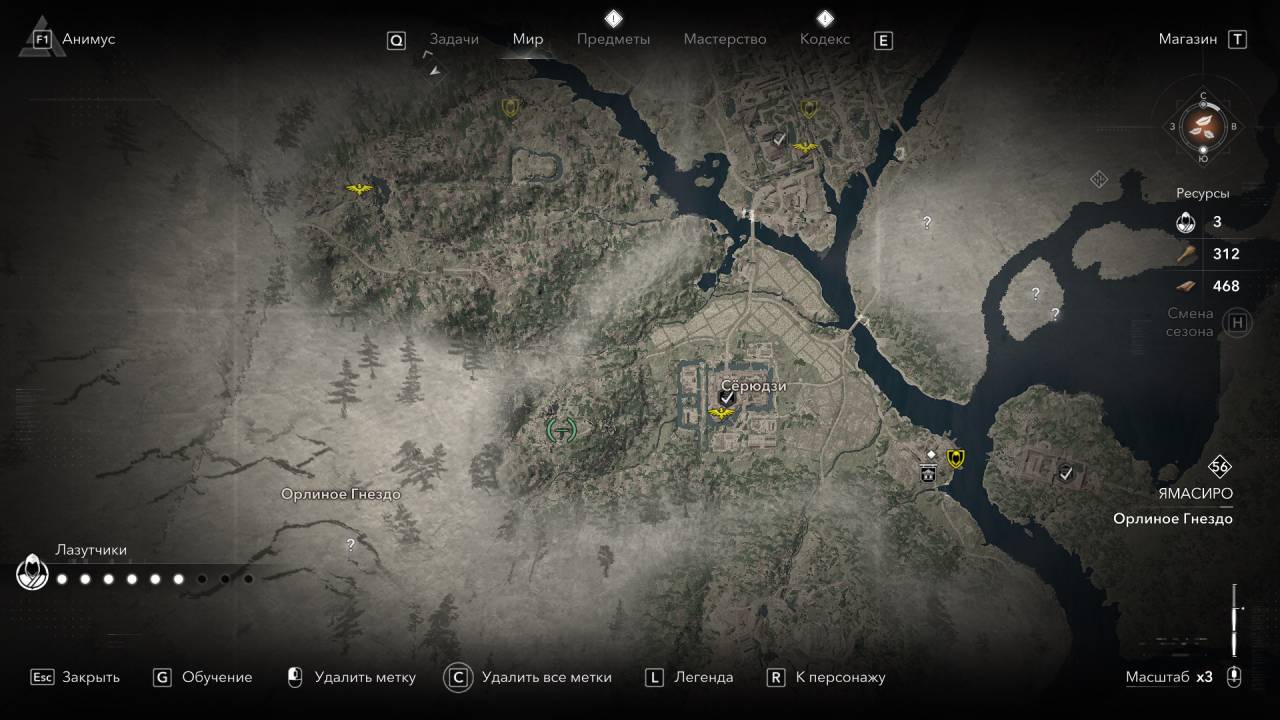Select the Мир tab
The image size is (1280, 720).
tap(528, 39)
